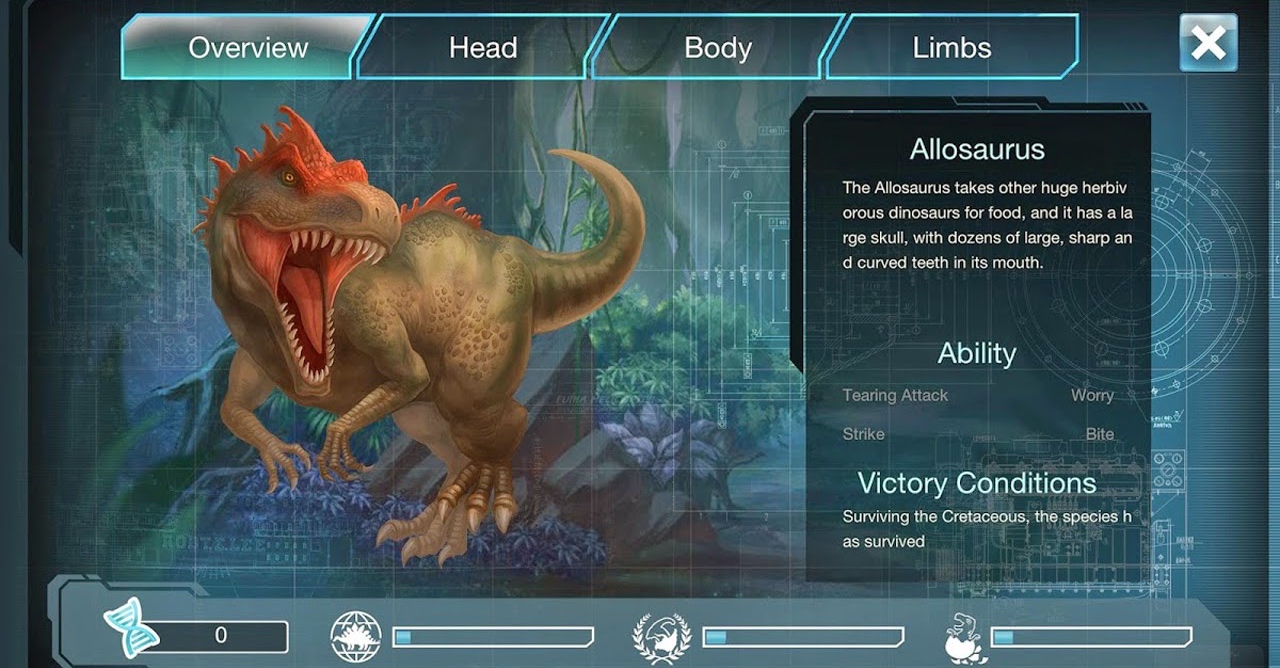Select the Body tab
The height and width of the screenshot is (668, 1280).
click(717, 47)
